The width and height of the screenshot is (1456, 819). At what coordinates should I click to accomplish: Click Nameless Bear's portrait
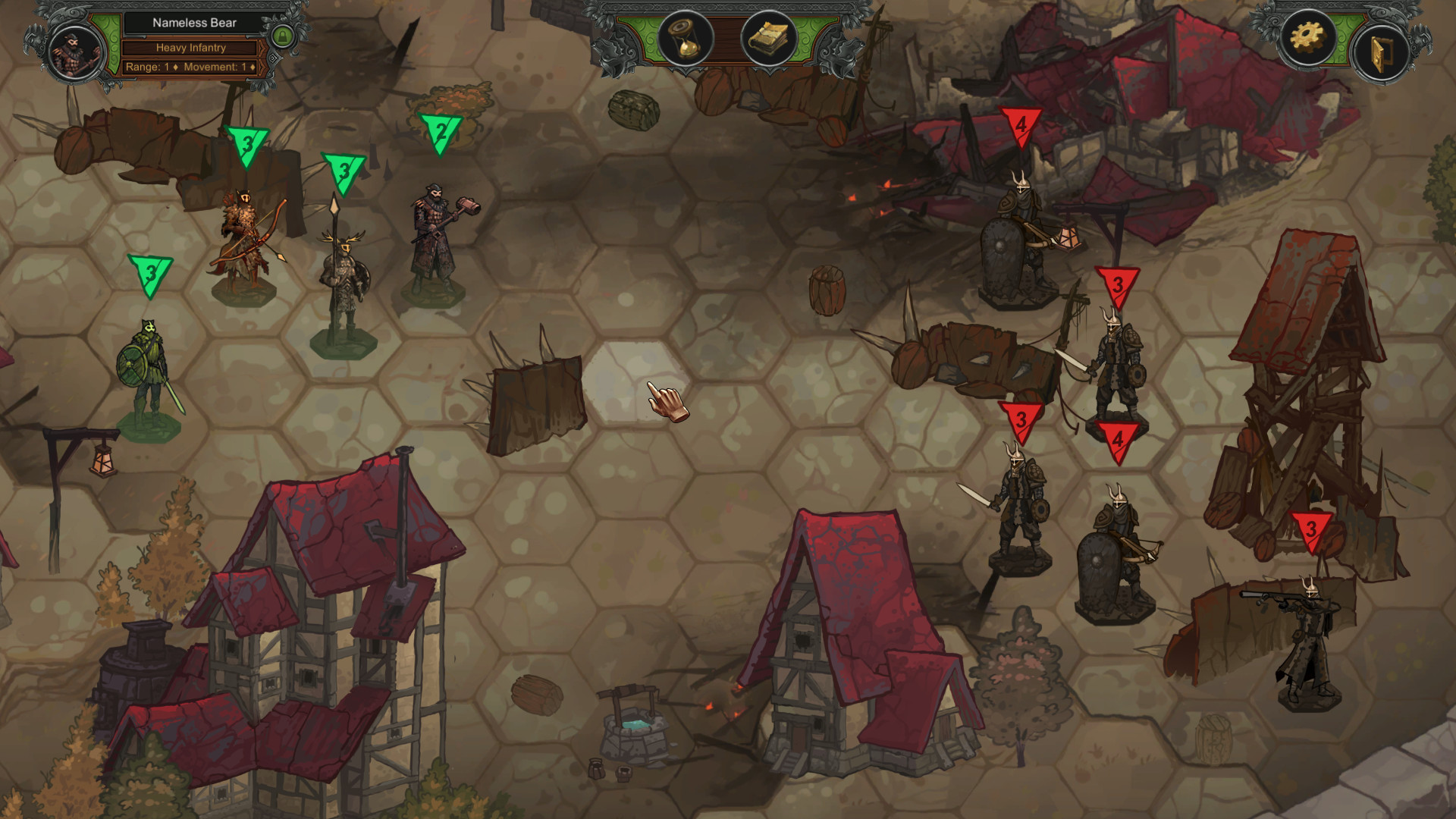pyautogui.click(x=74, y=53)
